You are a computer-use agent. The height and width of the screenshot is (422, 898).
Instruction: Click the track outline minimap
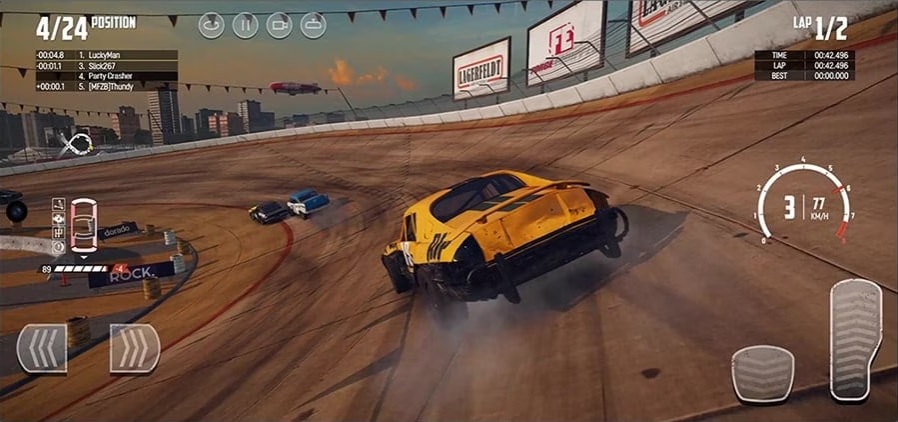point(76,145)
